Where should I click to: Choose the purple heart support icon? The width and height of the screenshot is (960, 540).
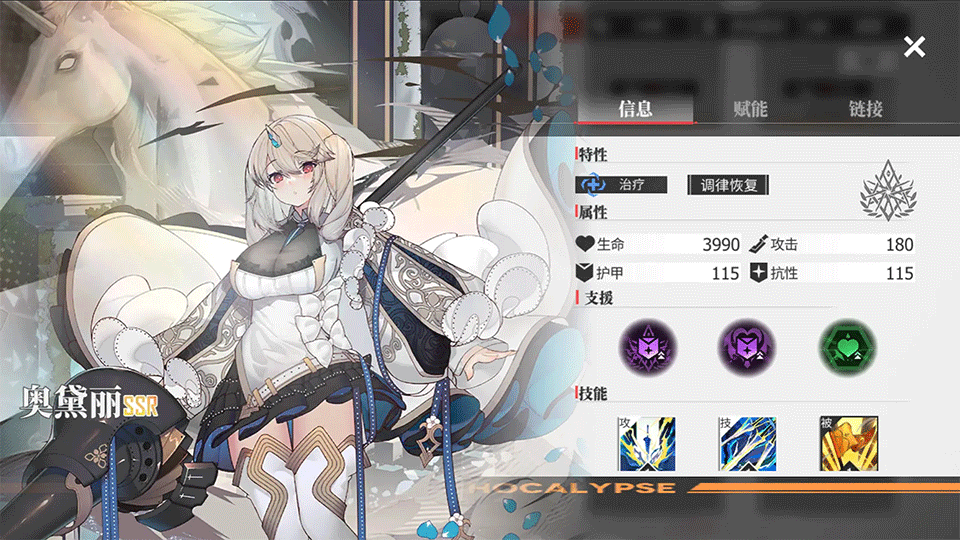(x=744, y=345)
